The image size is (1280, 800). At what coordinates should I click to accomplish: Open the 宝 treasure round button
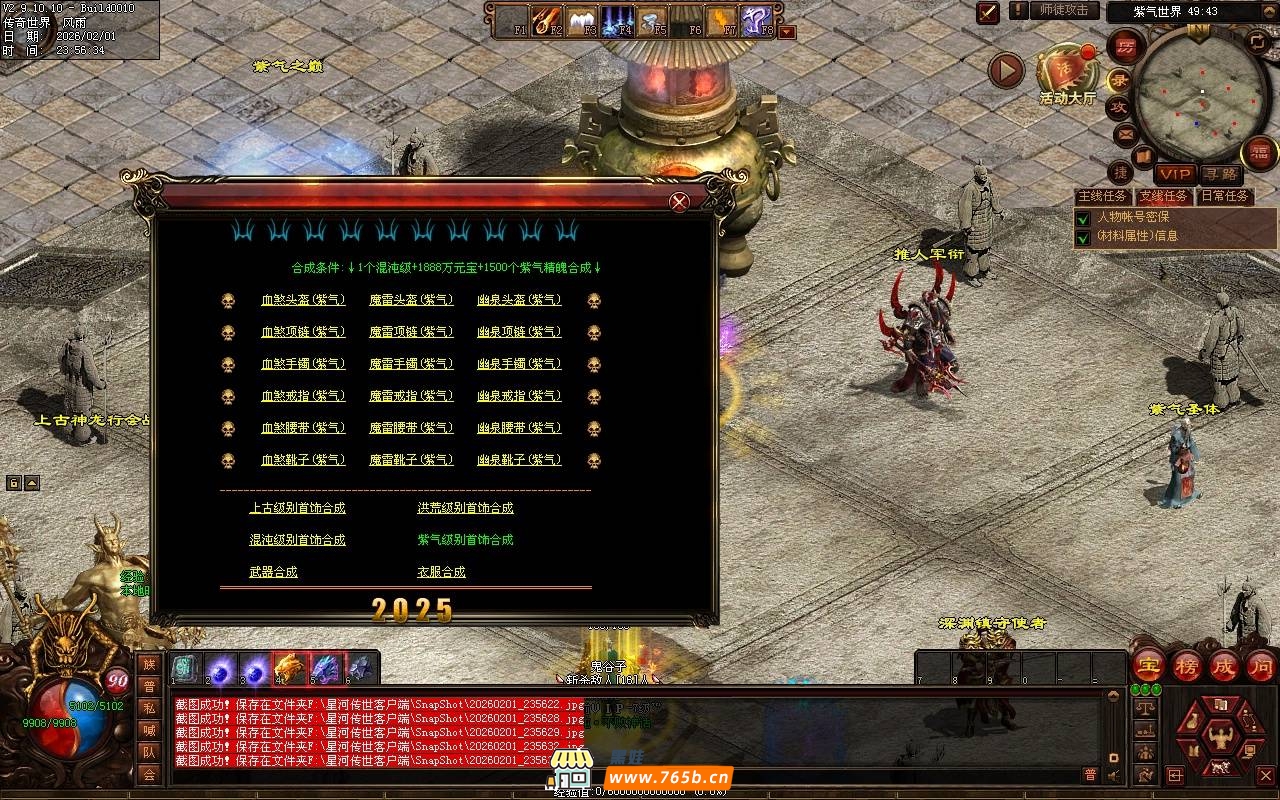tap(1148, 665)
